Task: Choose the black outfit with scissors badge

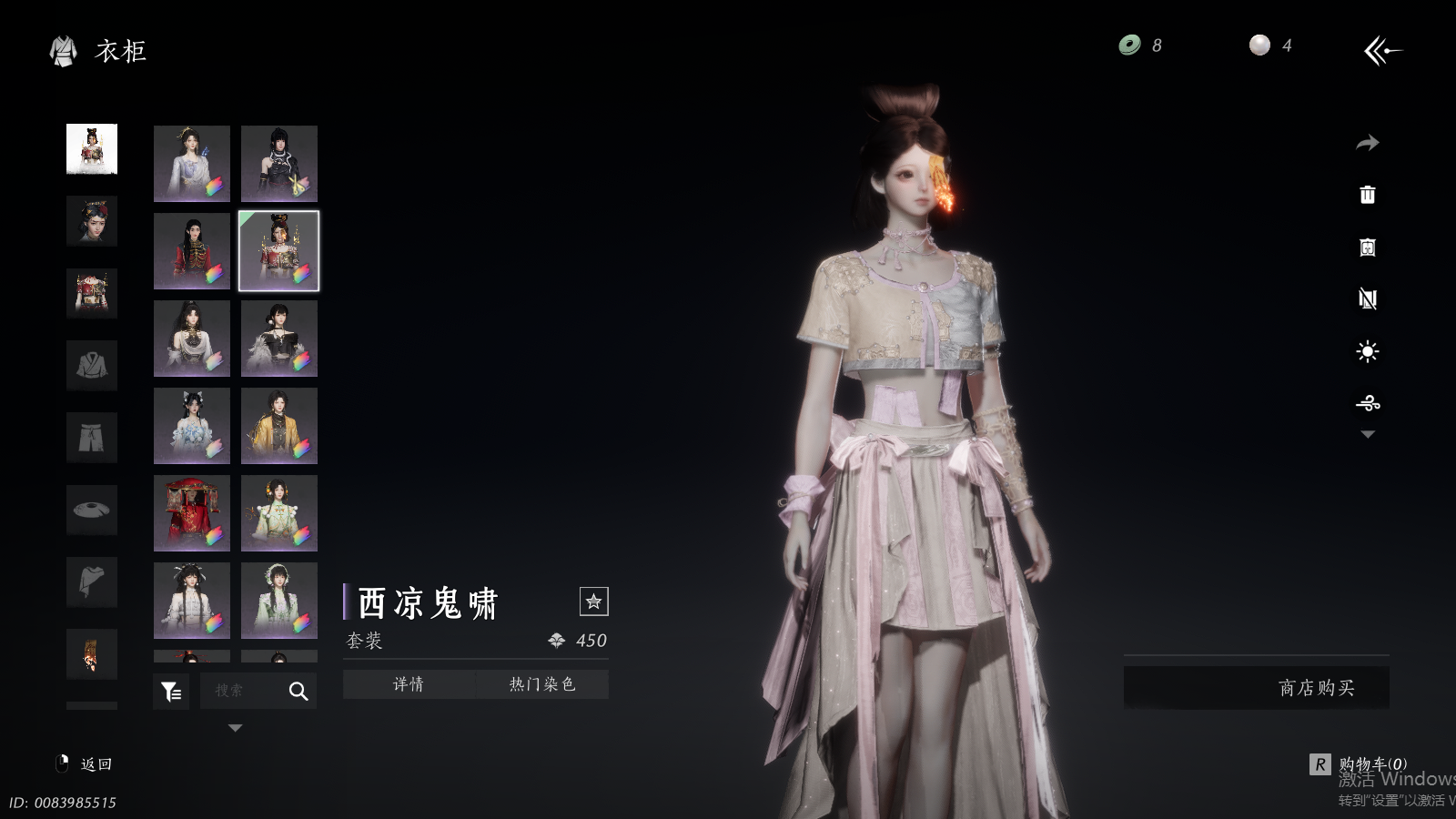Action: point(279,164)
